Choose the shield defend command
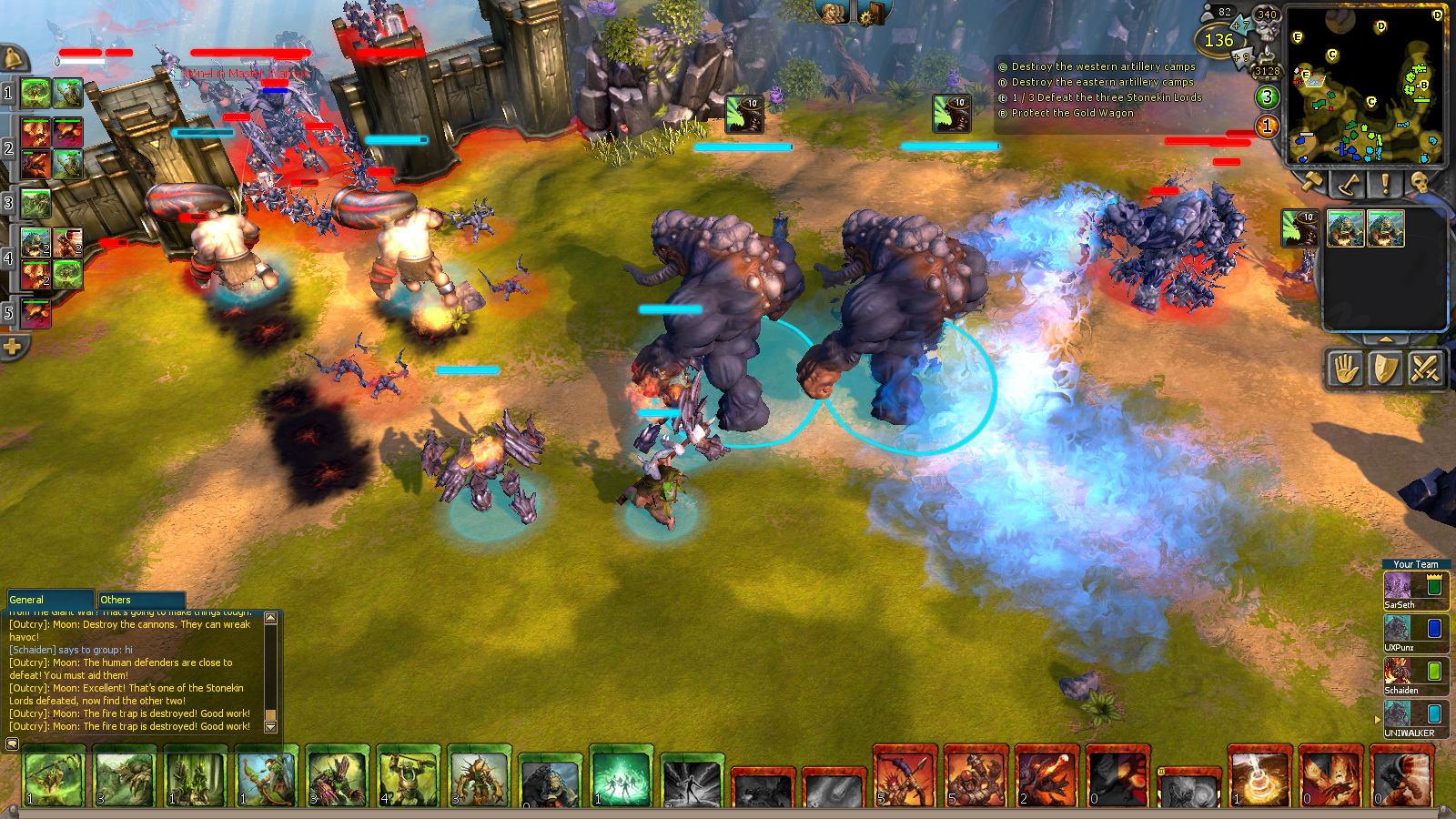Viewport: 1456px width, 819px height. tap(1385, 369)
